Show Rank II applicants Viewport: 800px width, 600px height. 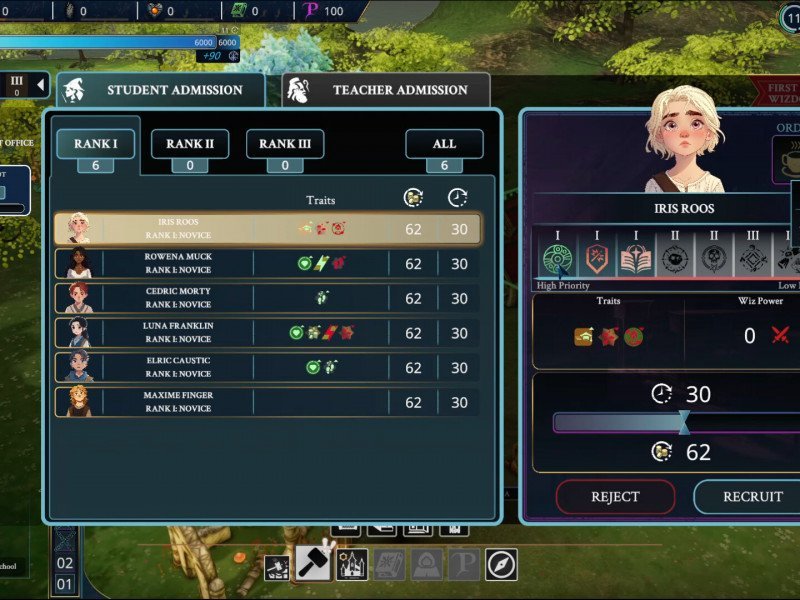(189, 144)
